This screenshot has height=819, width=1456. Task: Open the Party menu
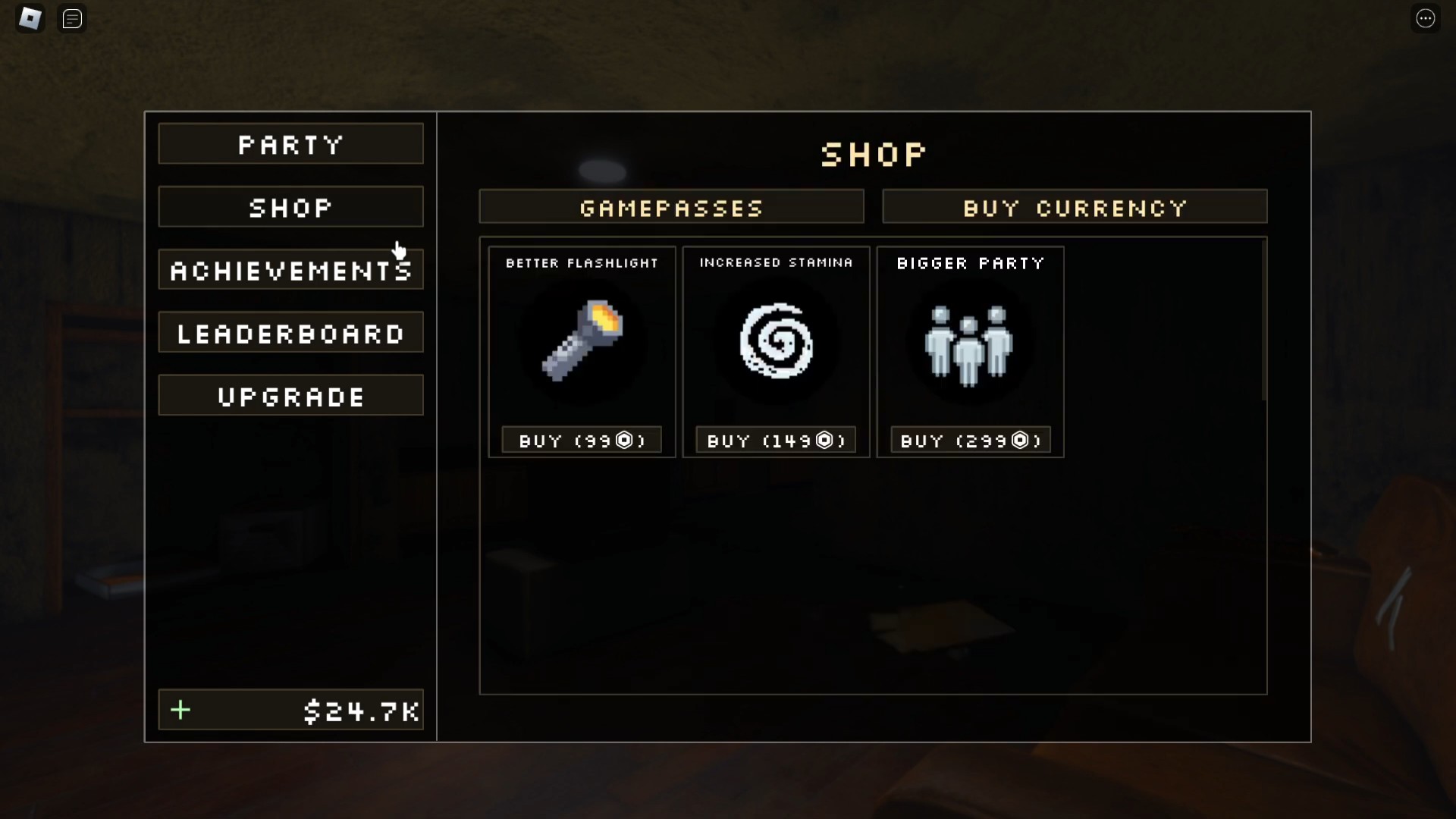[290, 144]
